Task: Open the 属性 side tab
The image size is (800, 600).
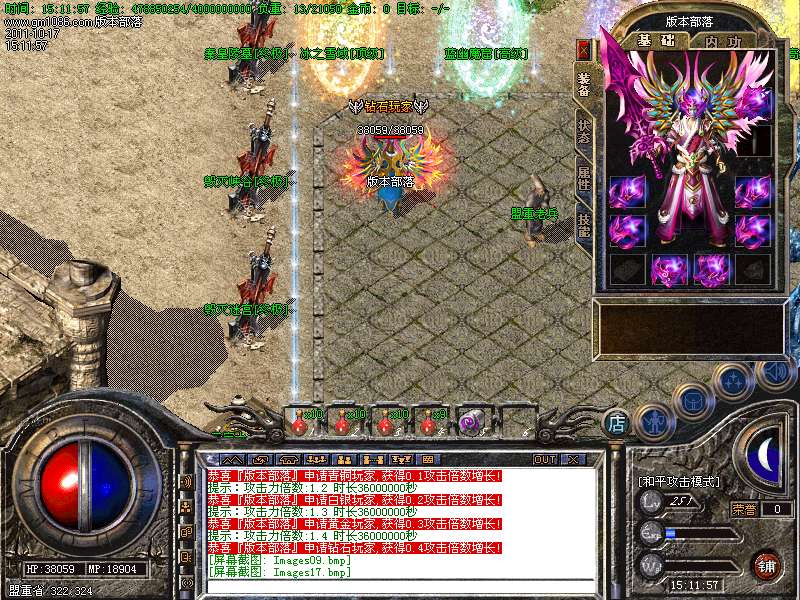Action: [584, 179]
